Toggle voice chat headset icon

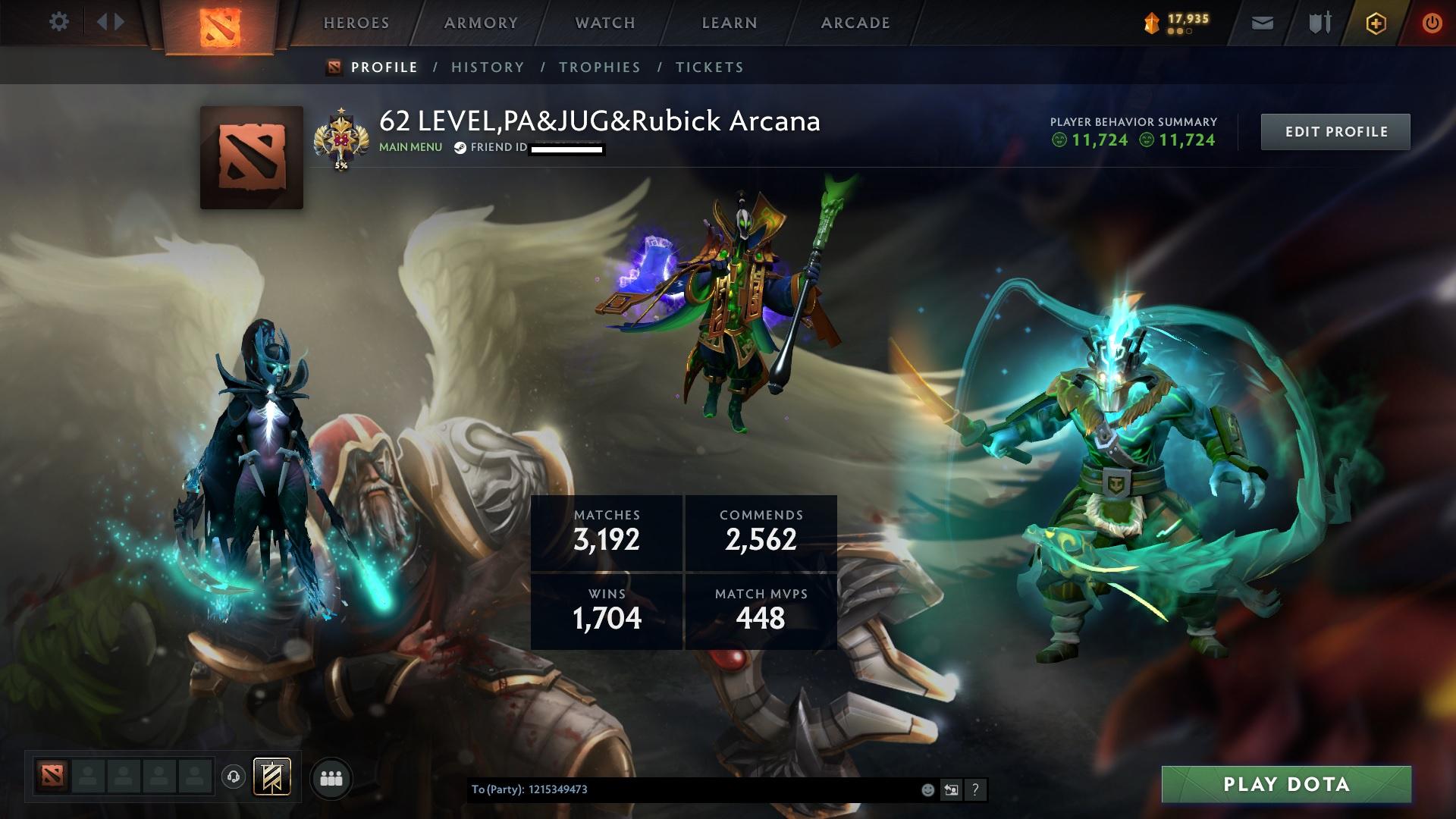click(234, 777)
